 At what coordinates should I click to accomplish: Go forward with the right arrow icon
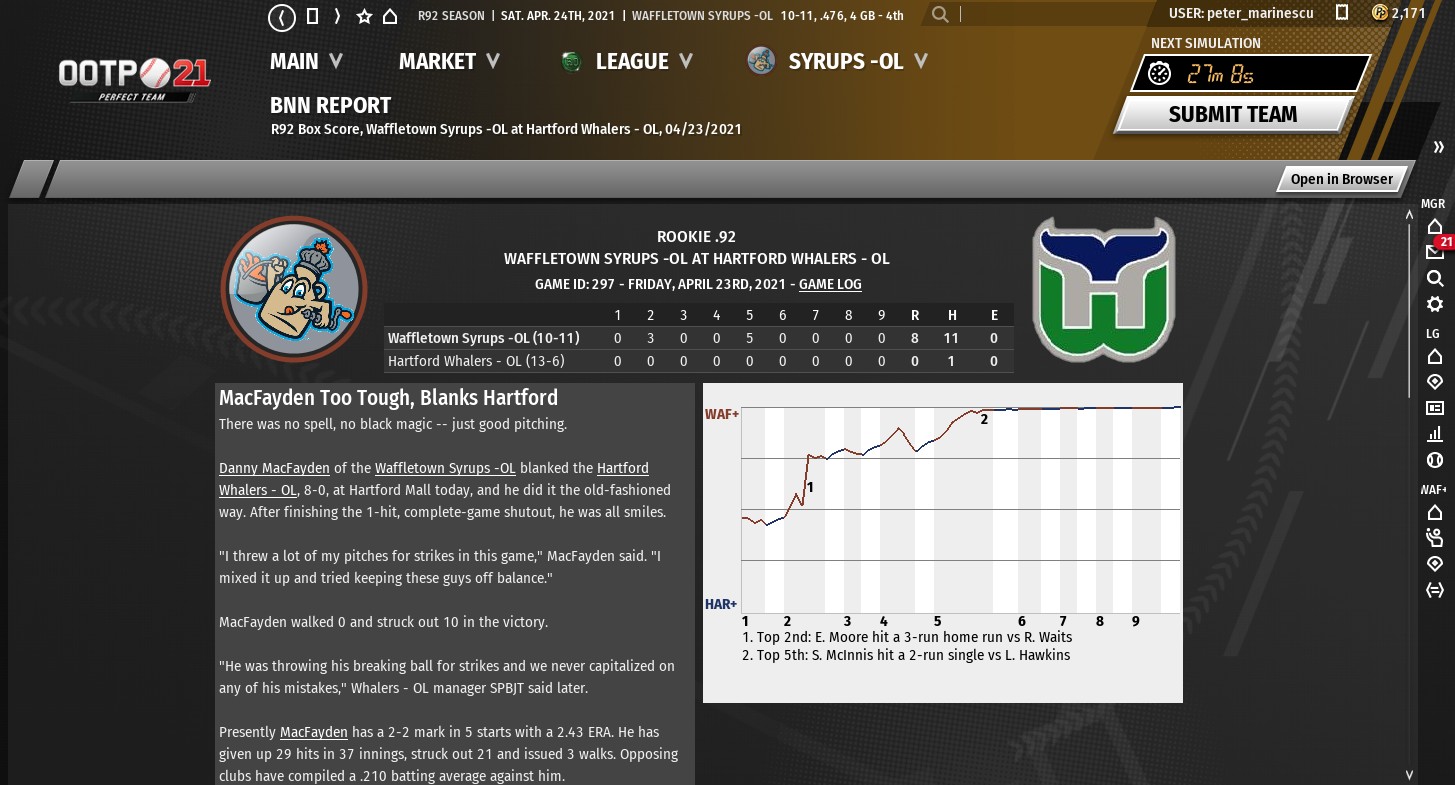point(338,16)
